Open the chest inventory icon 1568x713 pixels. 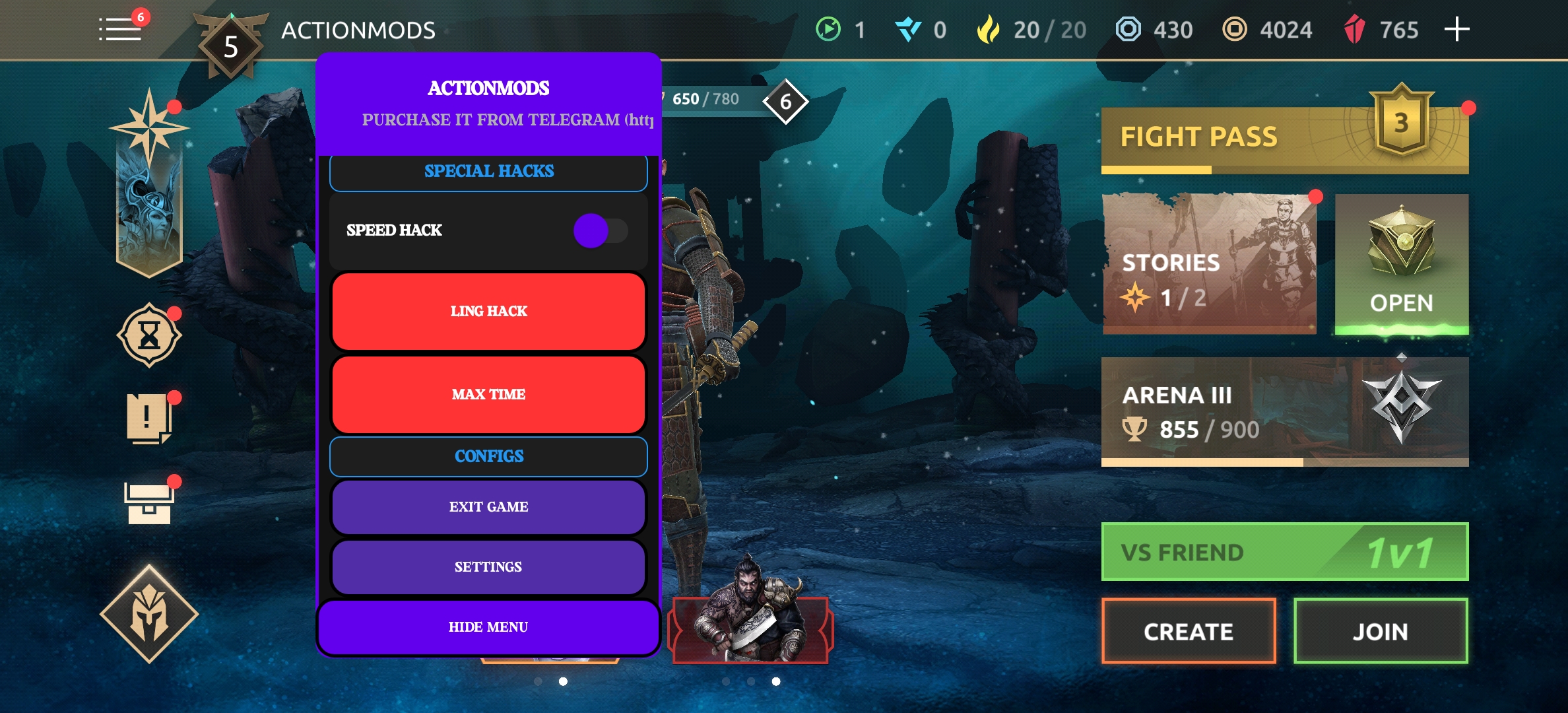[x=149, y=503]
